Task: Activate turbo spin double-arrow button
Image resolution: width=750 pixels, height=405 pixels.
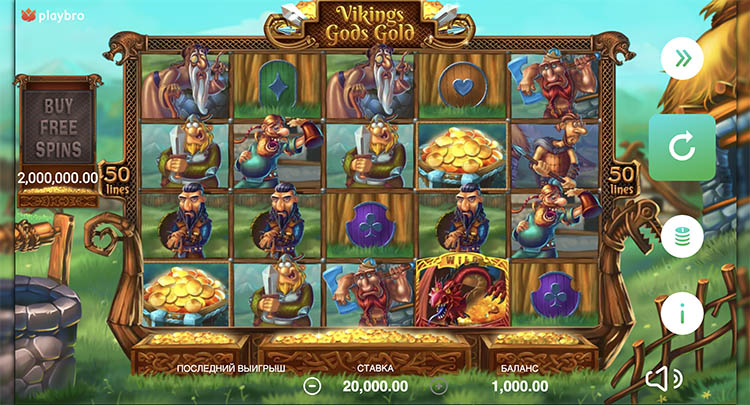Action: pos(682,59)
